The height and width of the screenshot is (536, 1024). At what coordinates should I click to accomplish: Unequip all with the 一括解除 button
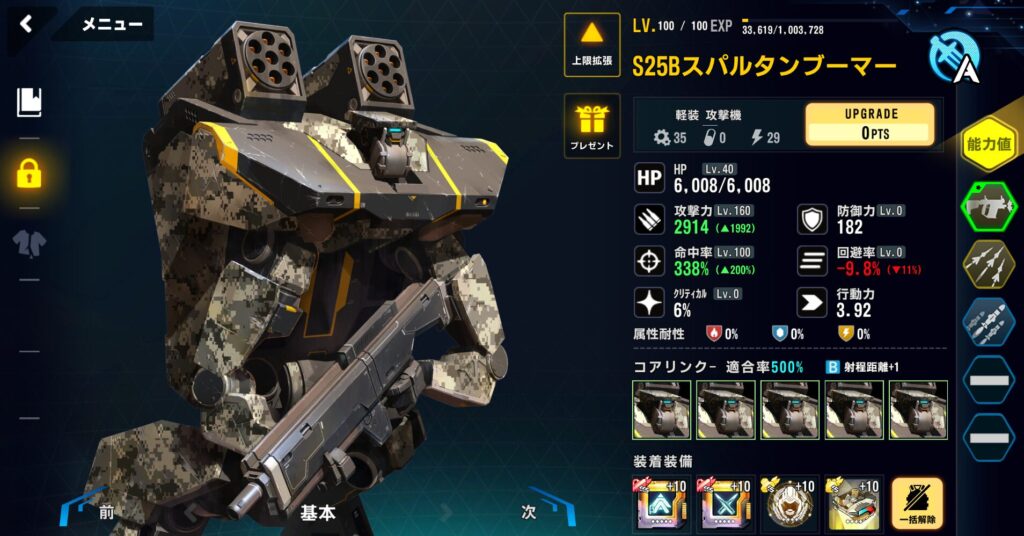[x=916, y=503]
